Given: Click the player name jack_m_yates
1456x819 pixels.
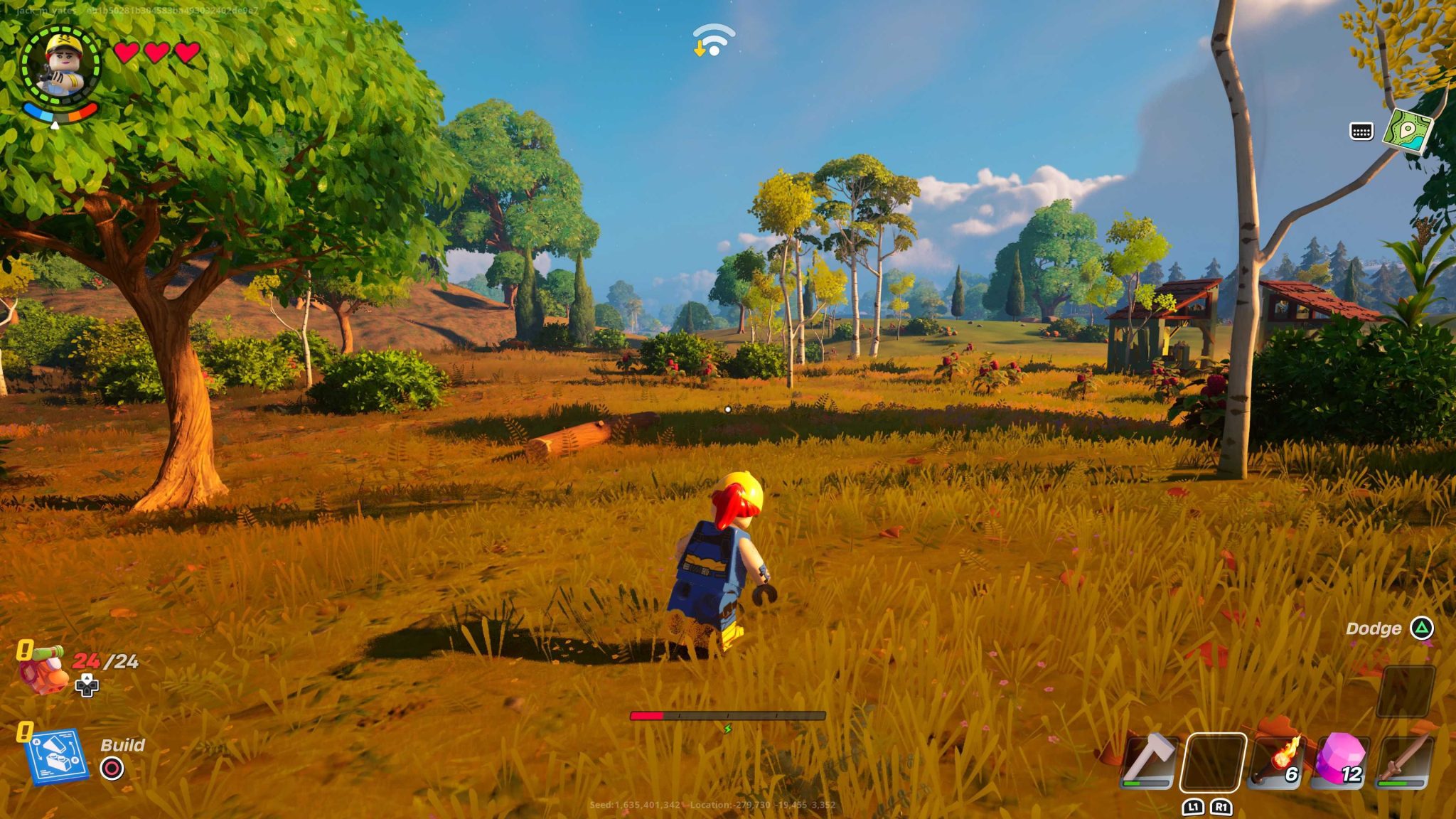Looking at the screenshot, I should coord(44,10).
